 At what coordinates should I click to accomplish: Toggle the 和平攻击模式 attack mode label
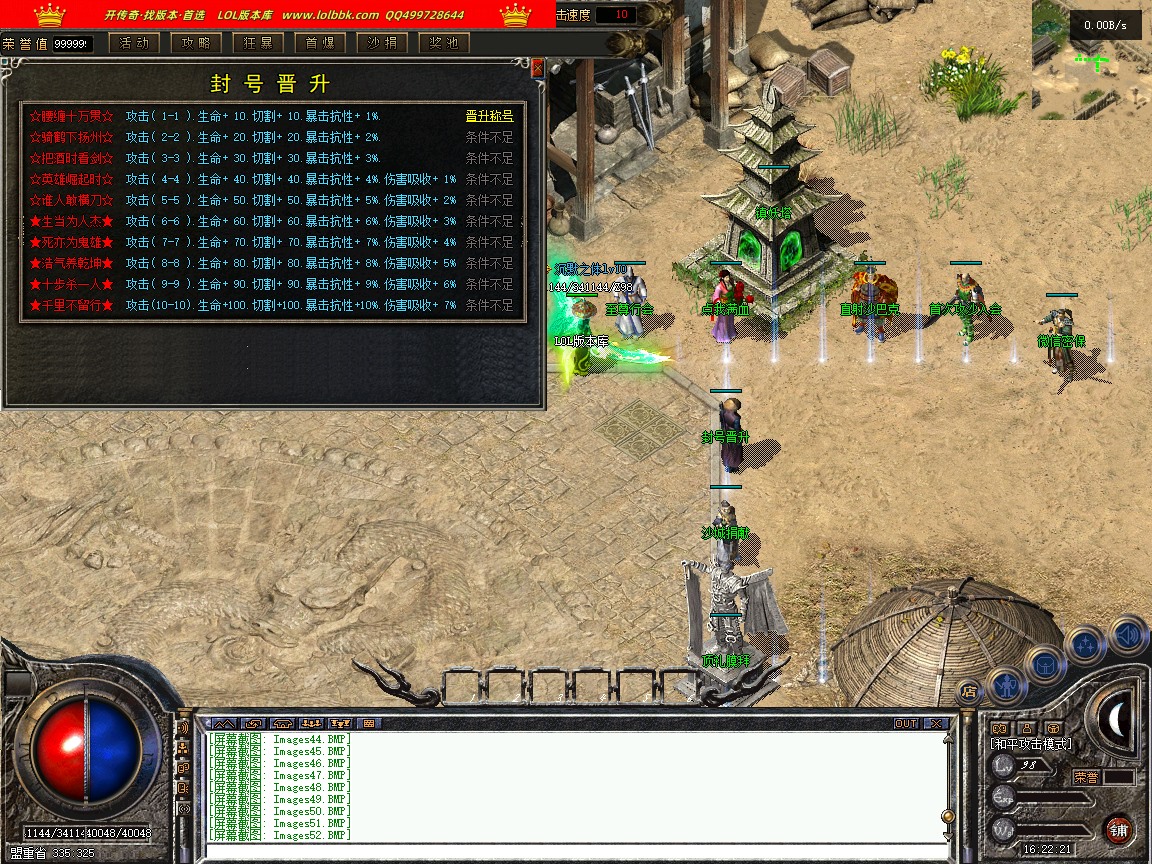[1030, 744]
